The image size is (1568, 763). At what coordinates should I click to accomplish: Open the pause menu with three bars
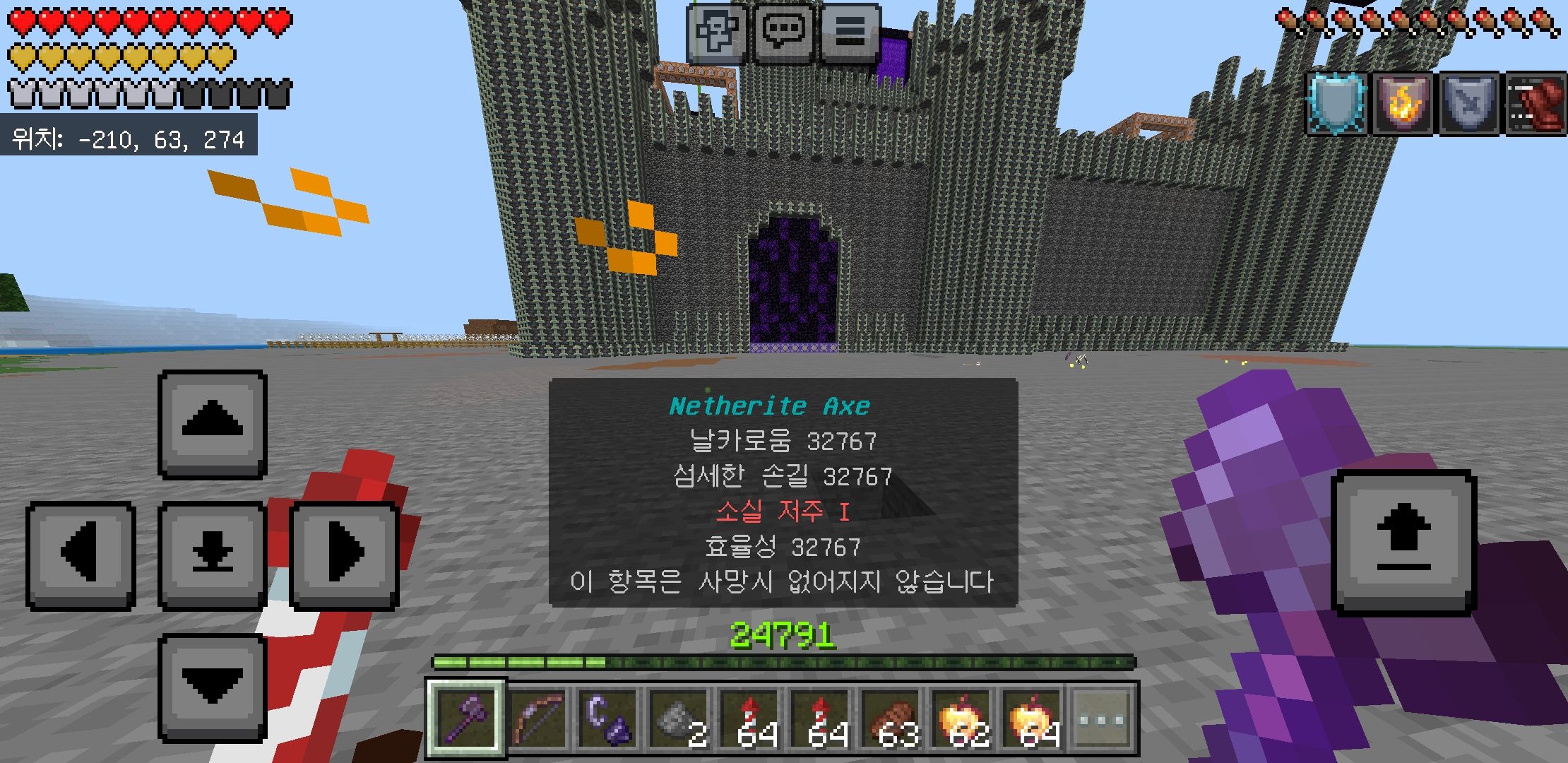850,32
